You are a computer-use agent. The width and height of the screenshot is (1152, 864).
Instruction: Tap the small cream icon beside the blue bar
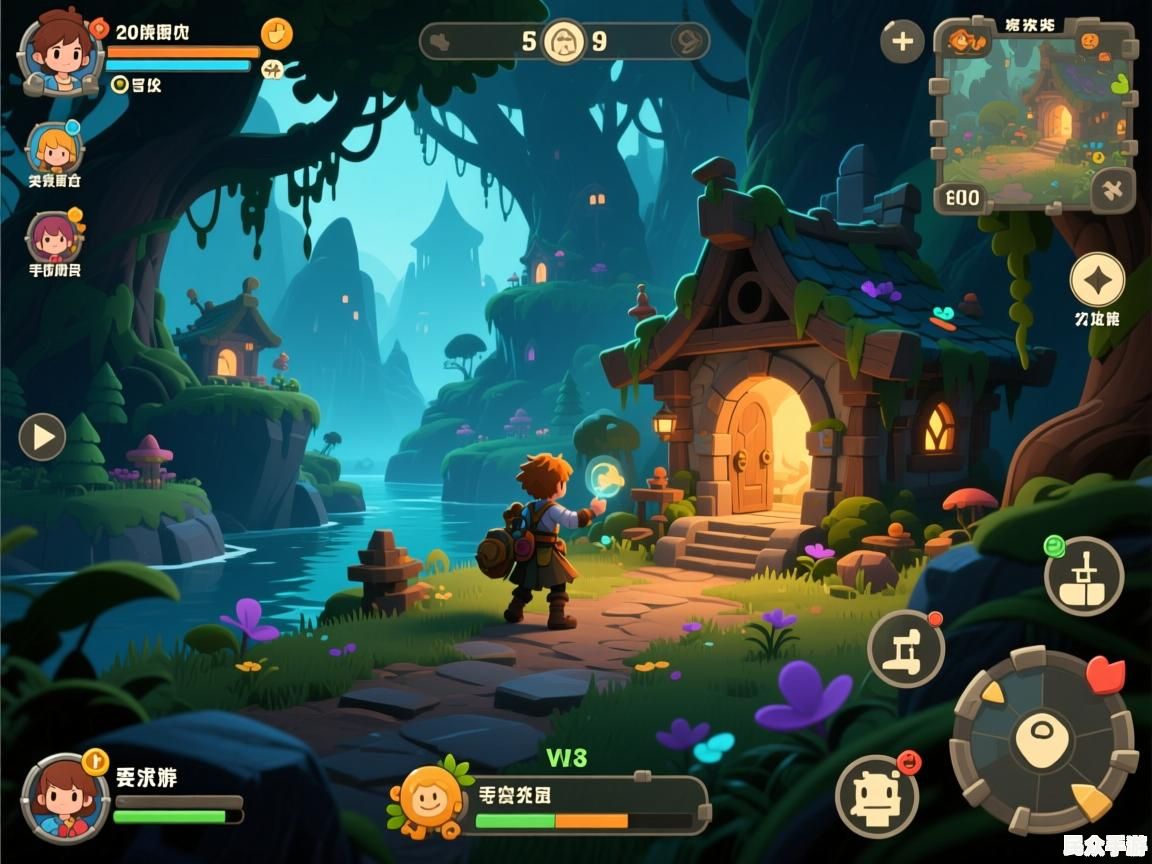pos(272,68)
